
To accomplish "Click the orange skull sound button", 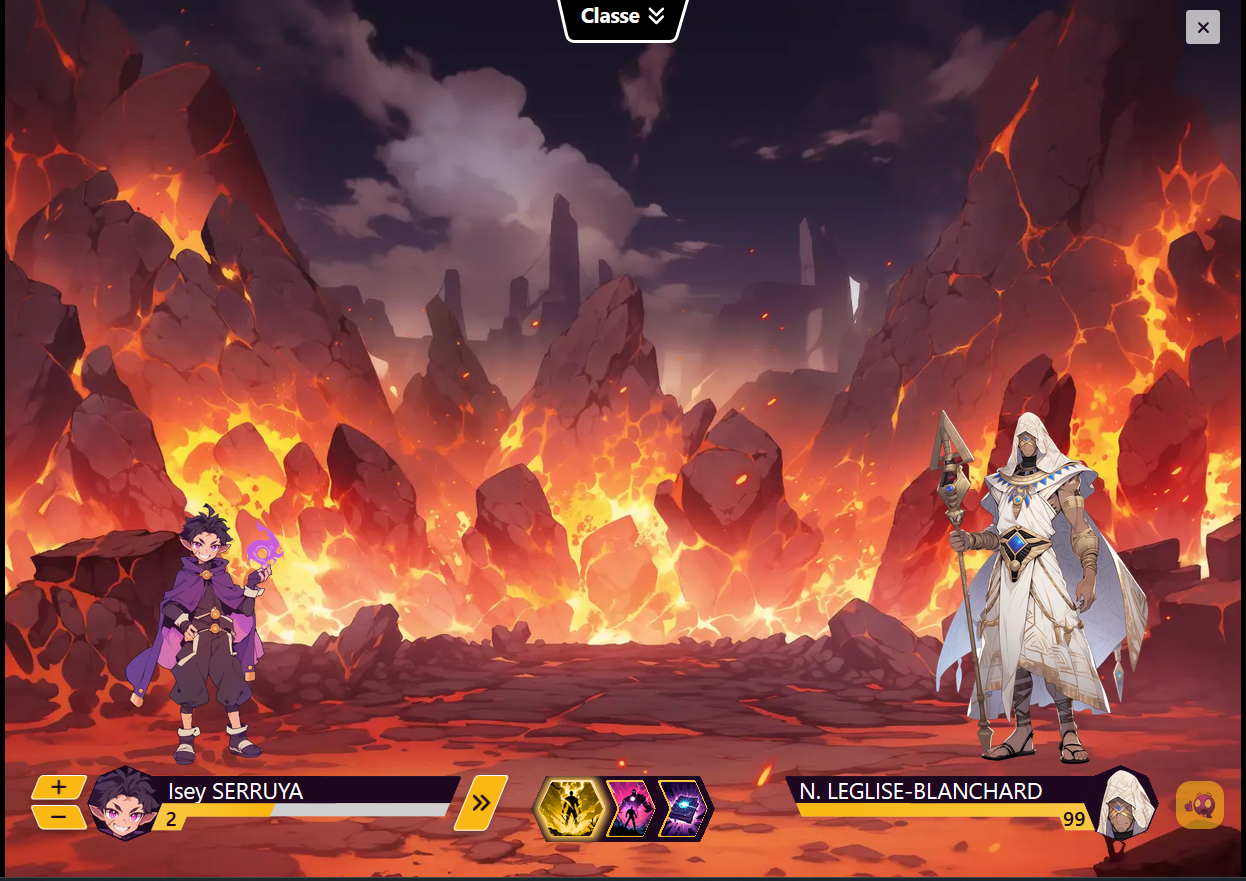I will point(1199,804).
